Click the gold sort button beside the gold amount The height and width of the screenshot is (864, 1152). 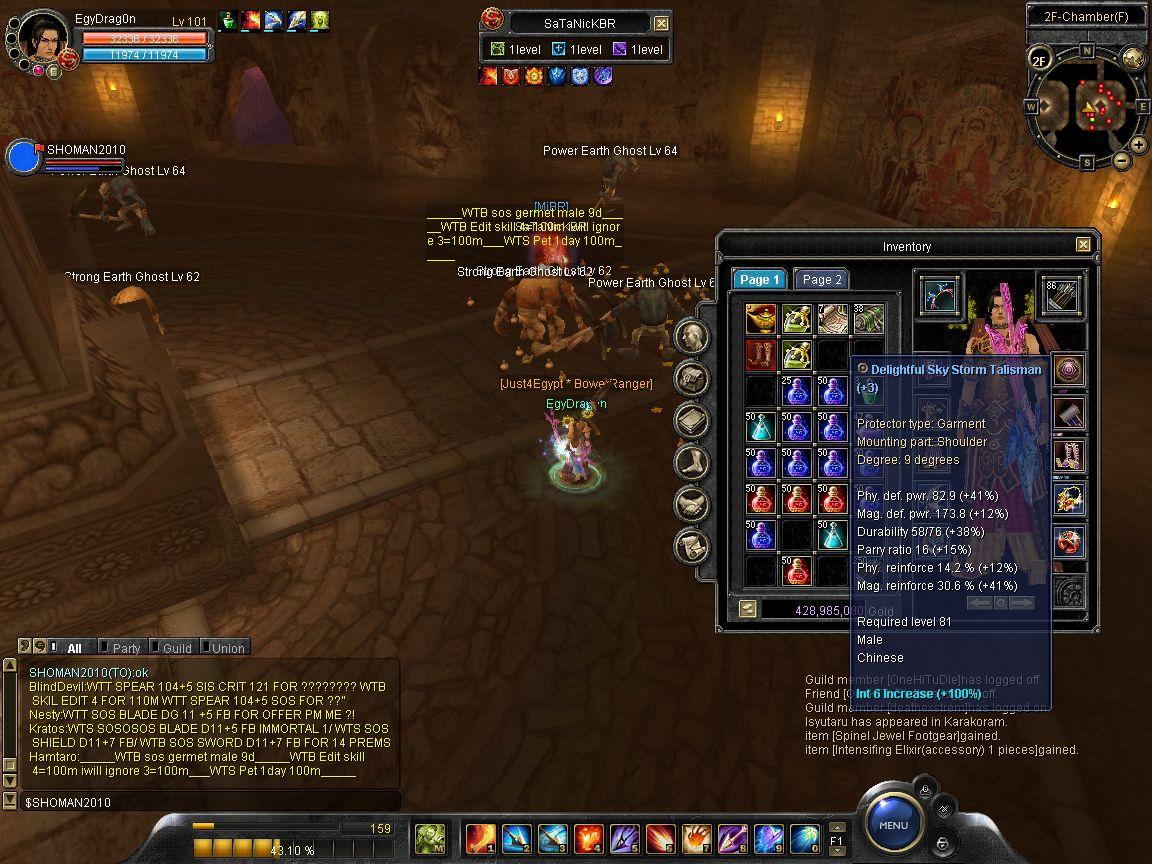(x=747, y=608)
